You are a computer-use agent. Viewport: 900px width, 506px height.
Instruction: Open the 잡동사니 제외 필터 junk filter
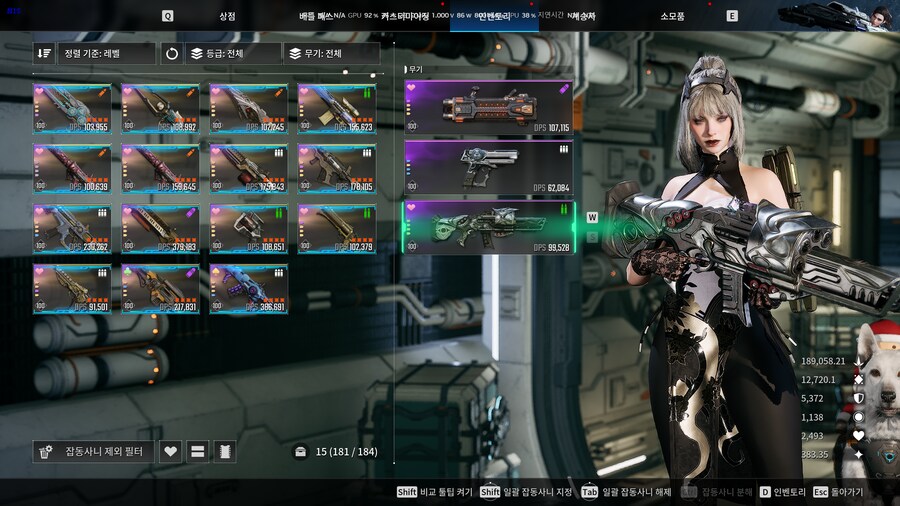pyautogui.click(x=93, y=452)
